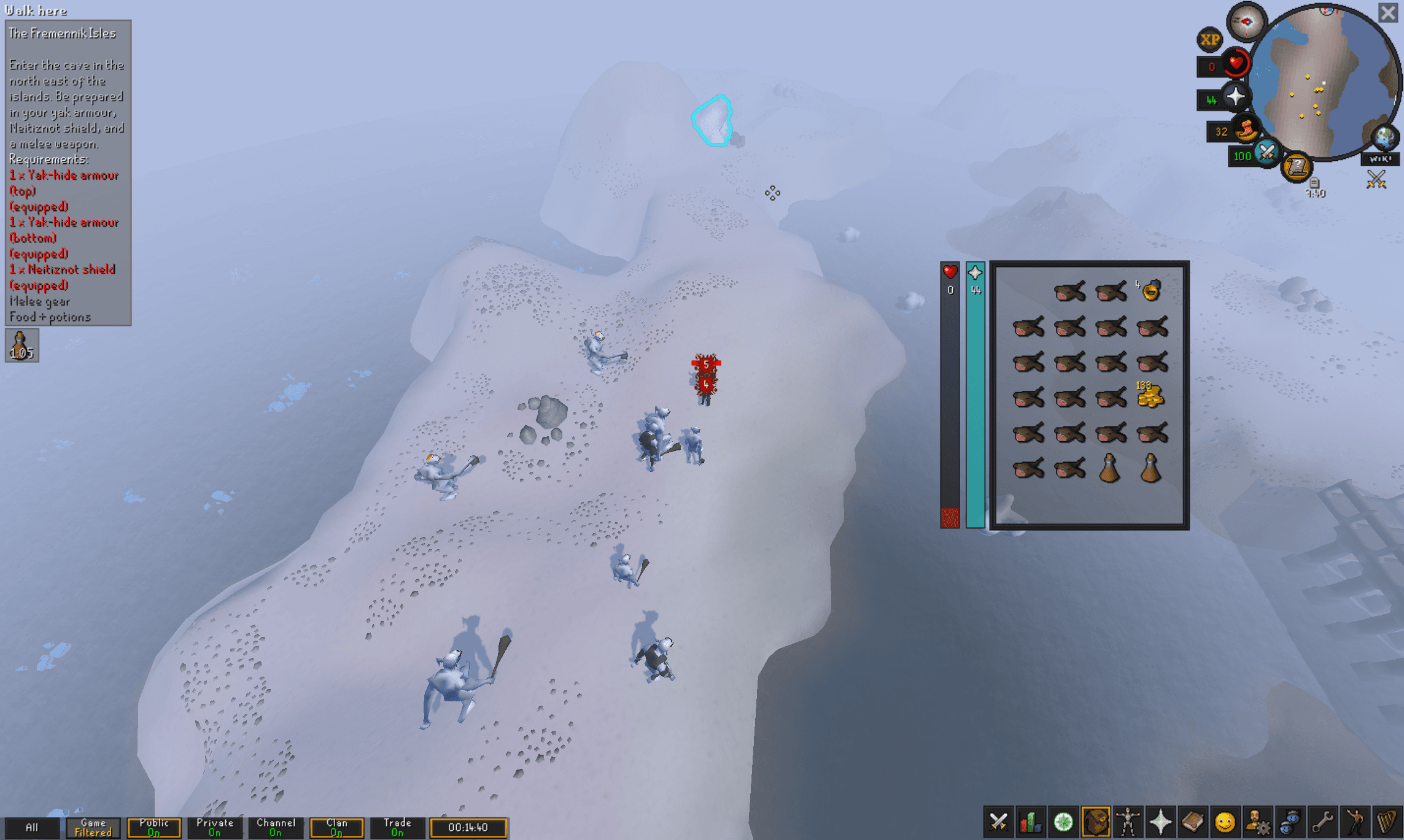Open Settings with the wrench icon
The width and height of the screenshot is (1404, 840).
click(x=1322, y=822)
